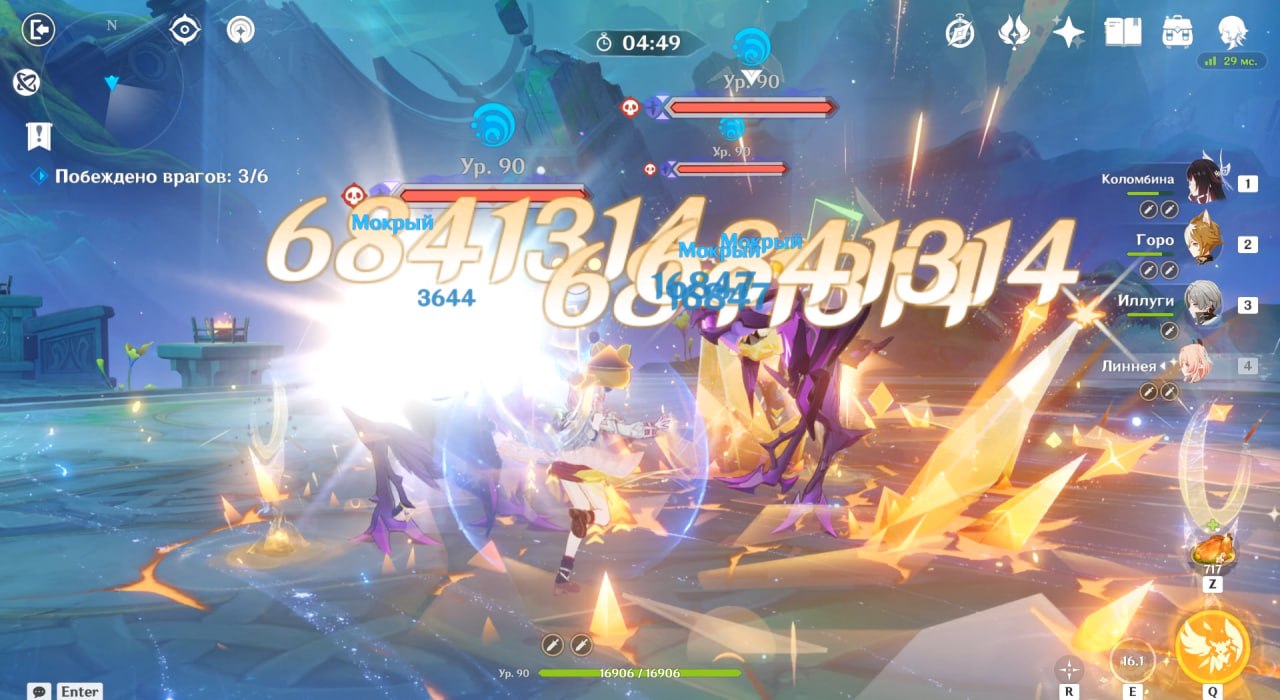
Task: Open the quest bookmark icon
Action: tap(39, 136)
